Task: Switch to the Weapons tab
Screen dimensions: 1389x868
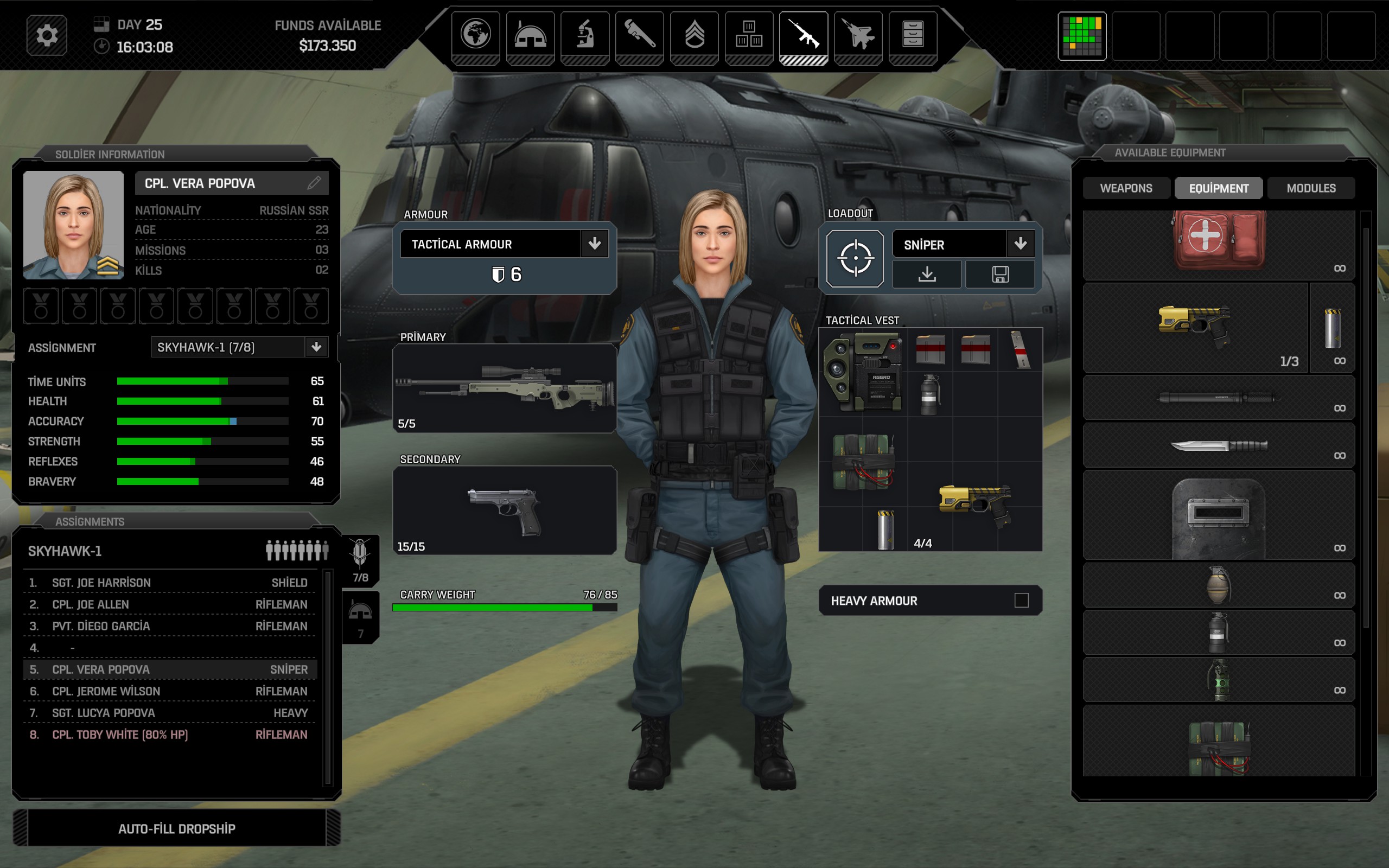Action: pos(1125,188)
